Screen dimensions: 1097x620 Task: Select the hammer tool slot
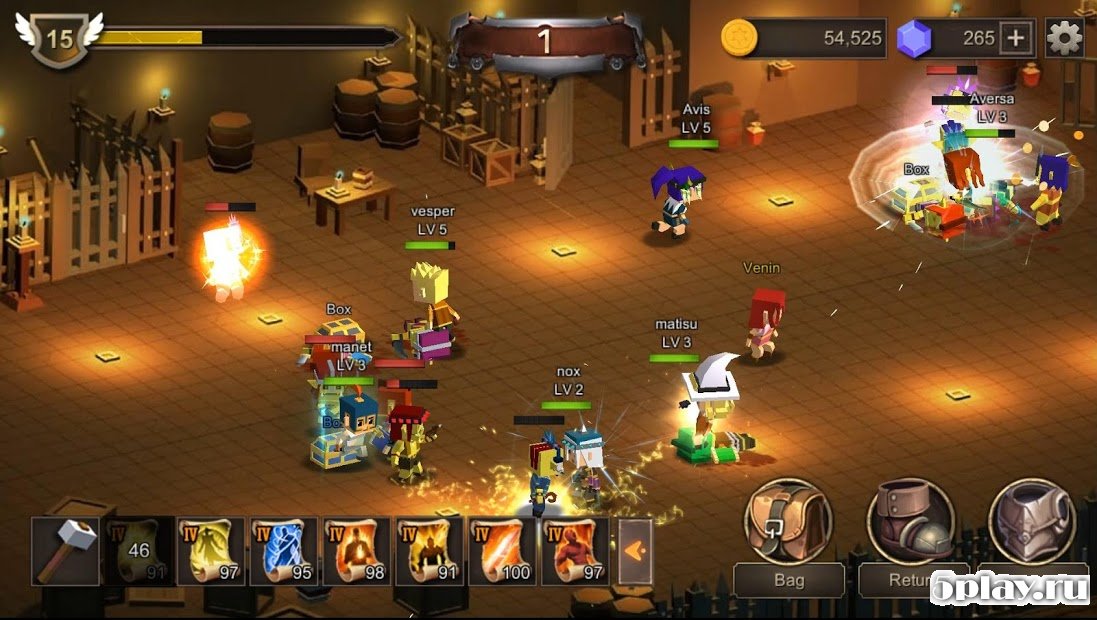(x=66, y=550)
